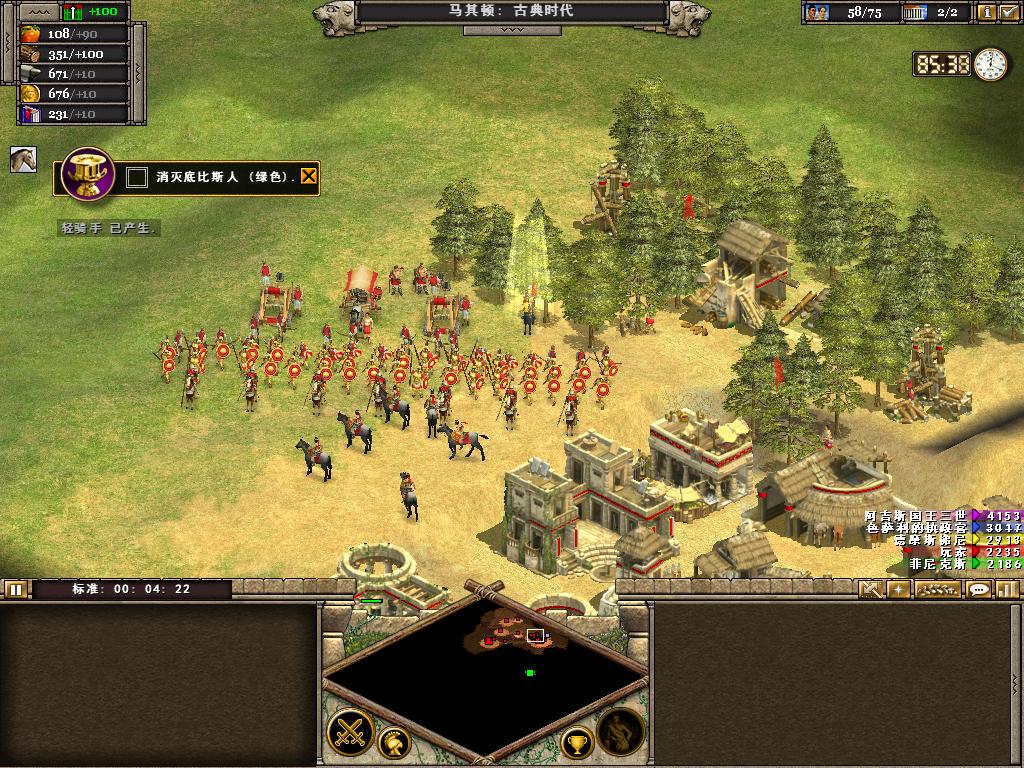Click the dark statue figure button
Viewport: 1024px width, 768px height.
[620, 731]
